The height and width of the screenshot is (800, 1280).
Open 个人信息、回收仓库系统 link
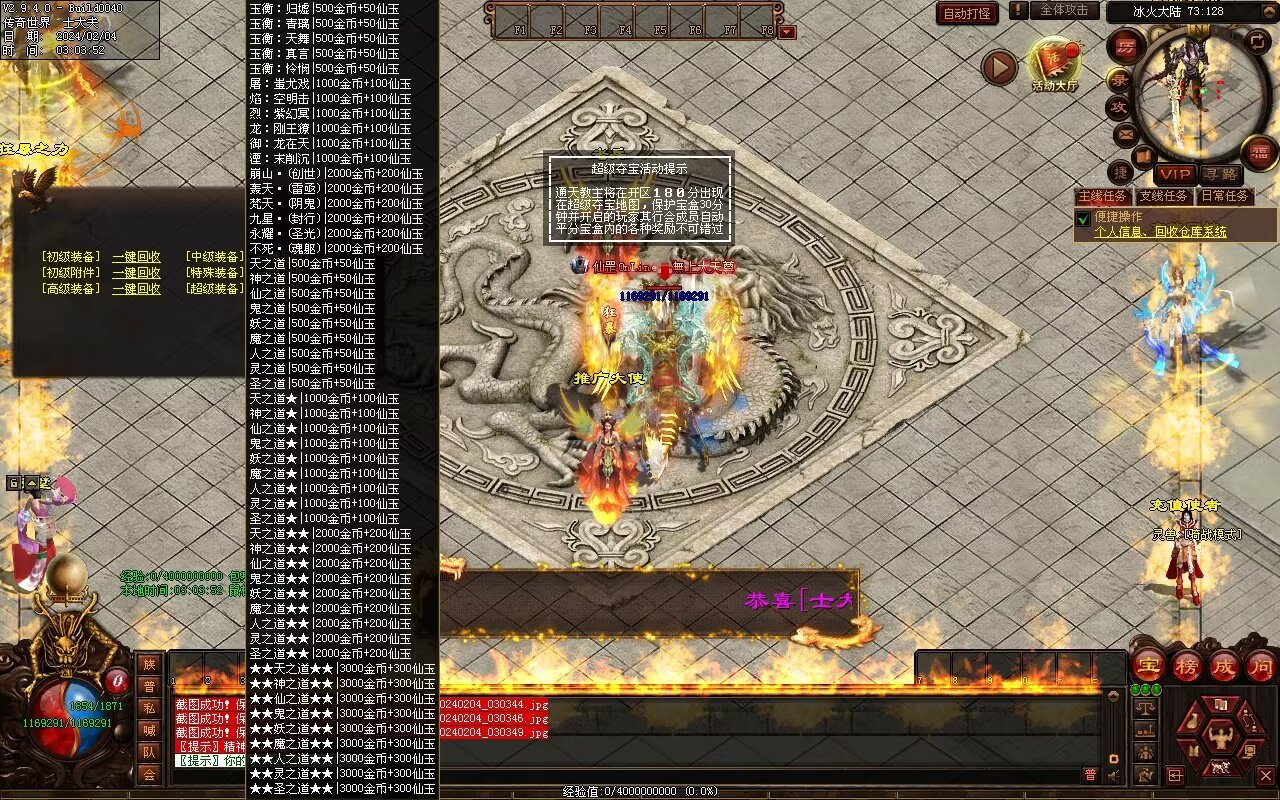point(1160,232)
